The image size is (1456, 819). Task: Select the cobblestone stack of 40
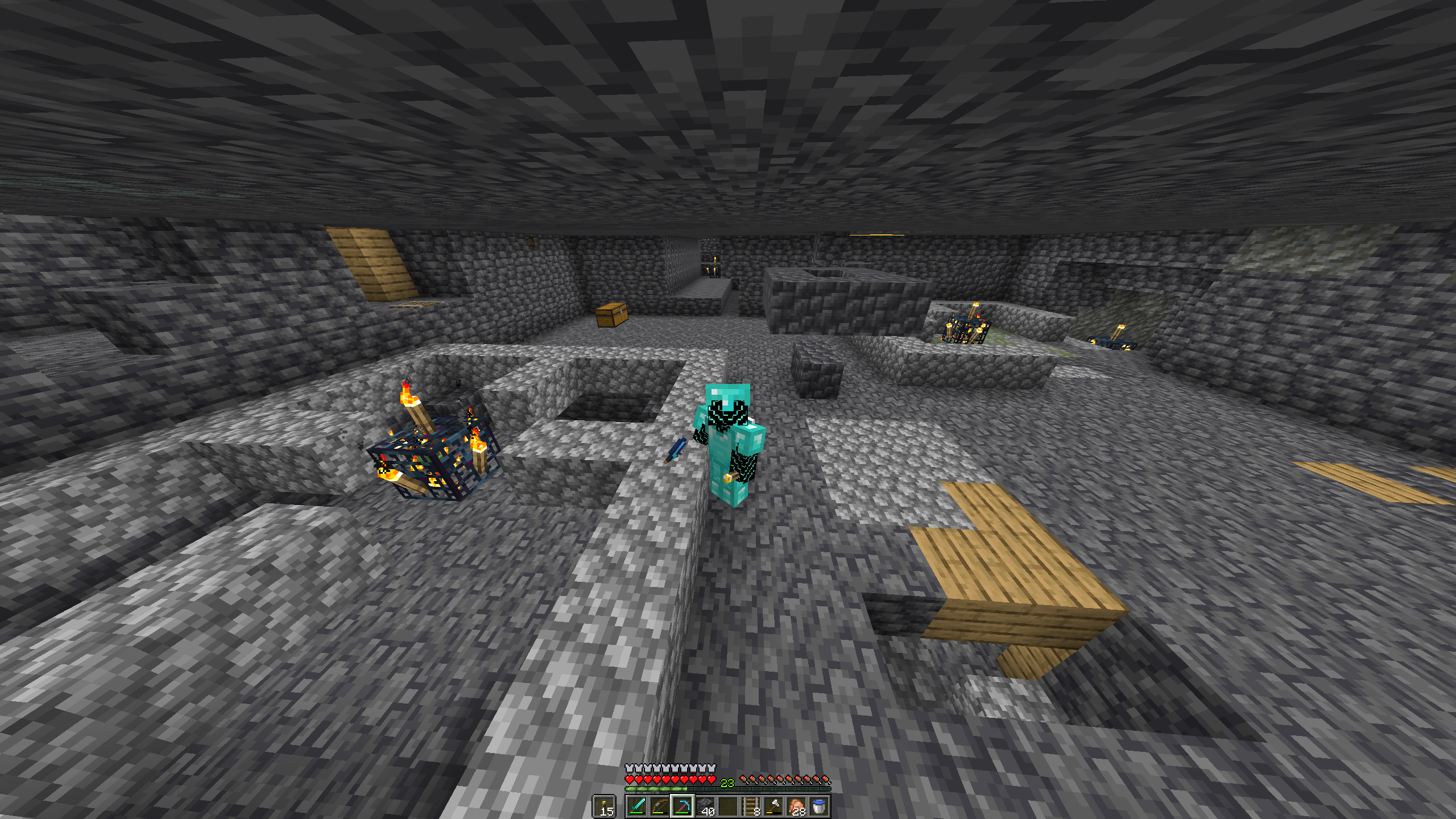point(705,806)
